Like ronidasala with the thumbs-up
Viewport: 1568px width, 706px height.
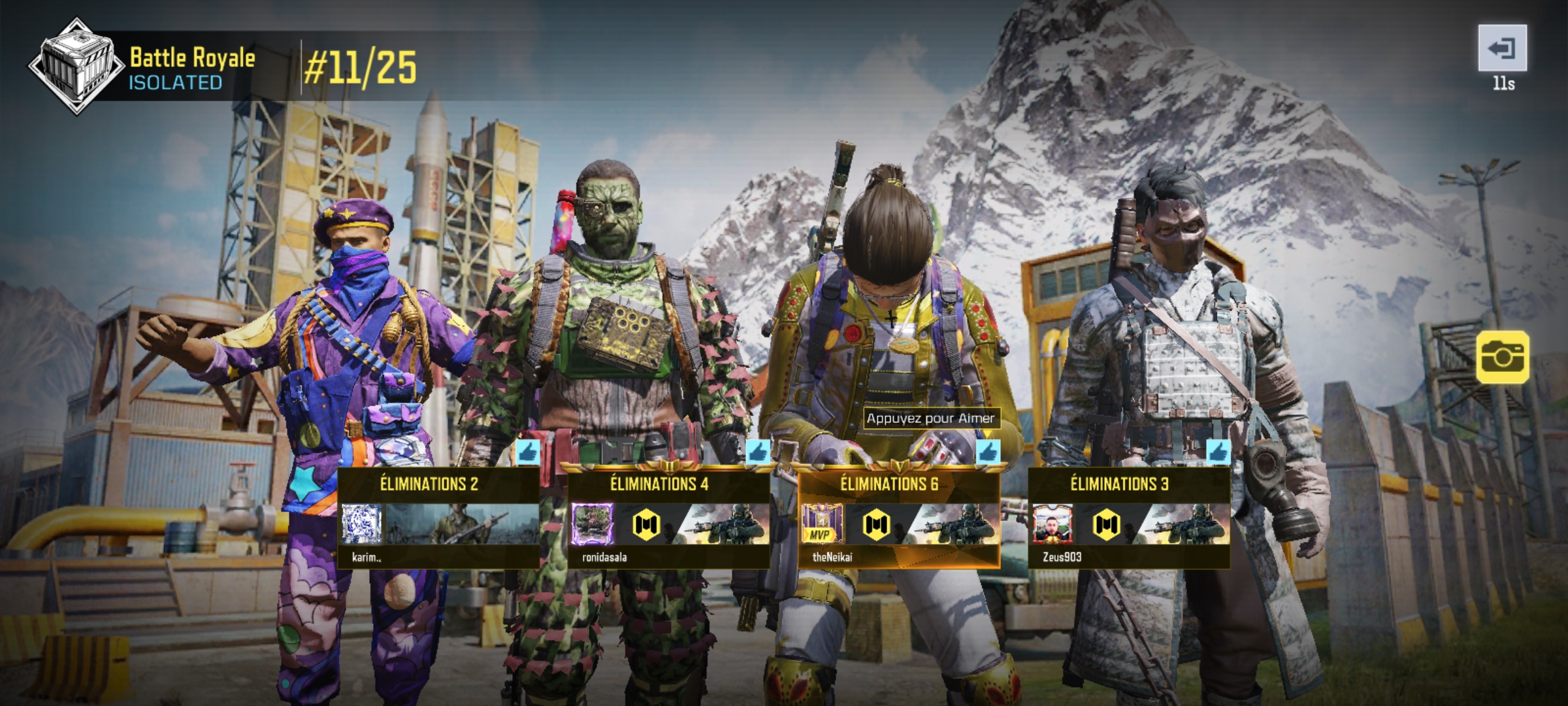pos(758,452)
